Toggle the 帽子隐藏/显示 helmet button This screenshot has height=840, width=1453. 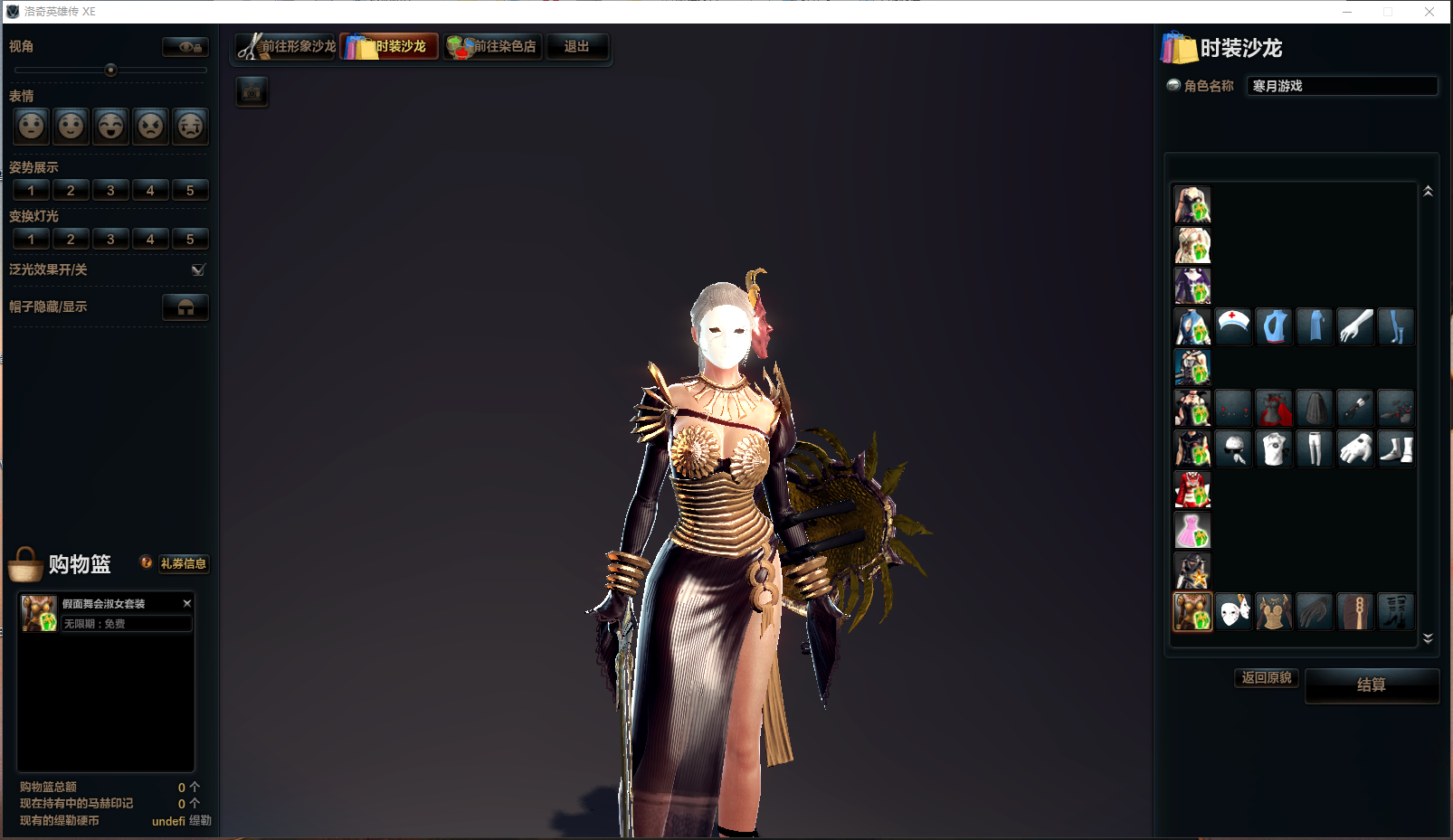[185, 307]
